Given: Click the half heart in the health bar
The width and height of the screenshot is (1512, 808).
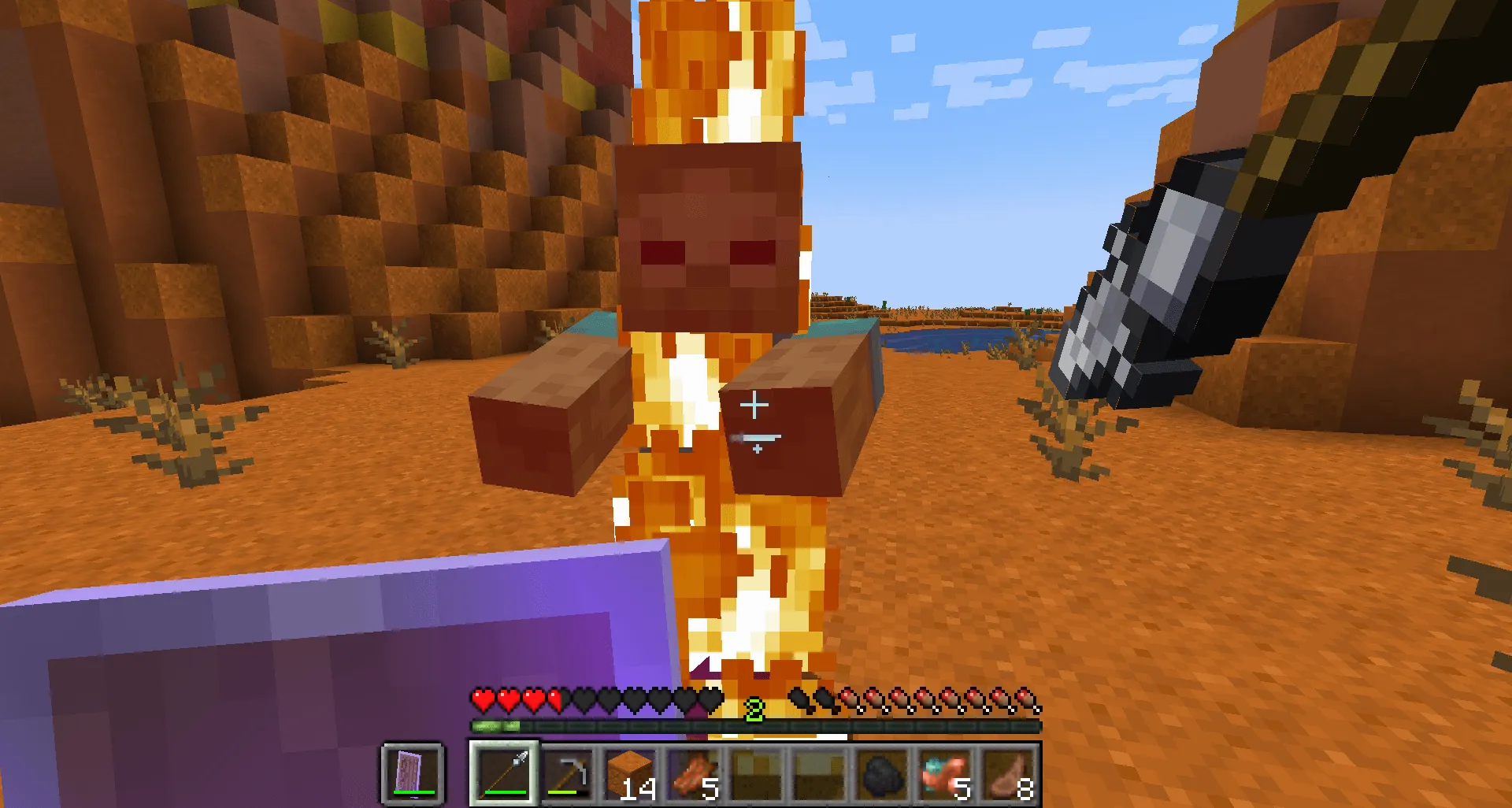Looking at the screenshot, I should (554, 697).
